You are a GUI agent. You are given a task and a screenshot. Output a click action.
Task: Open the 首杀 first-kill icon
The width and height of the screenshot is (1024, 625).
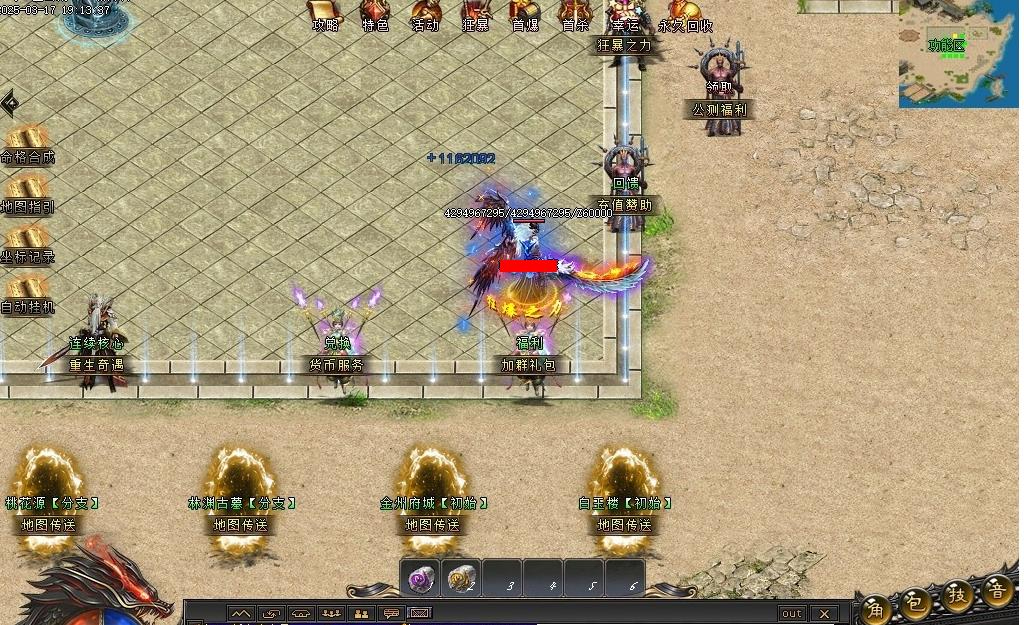[575, 13]
